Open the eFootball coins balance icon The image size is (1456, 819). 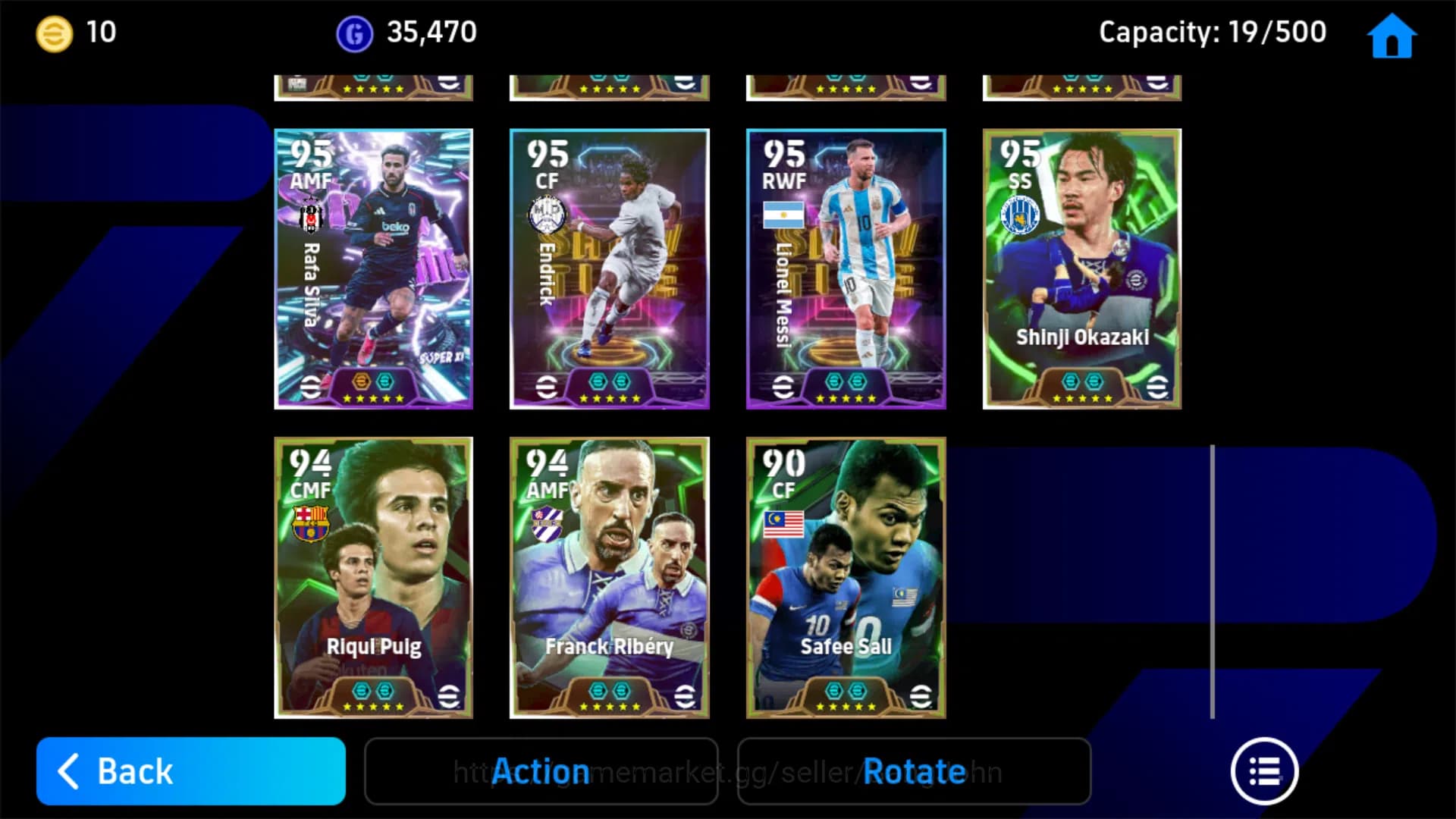click(x=52, y=32)
